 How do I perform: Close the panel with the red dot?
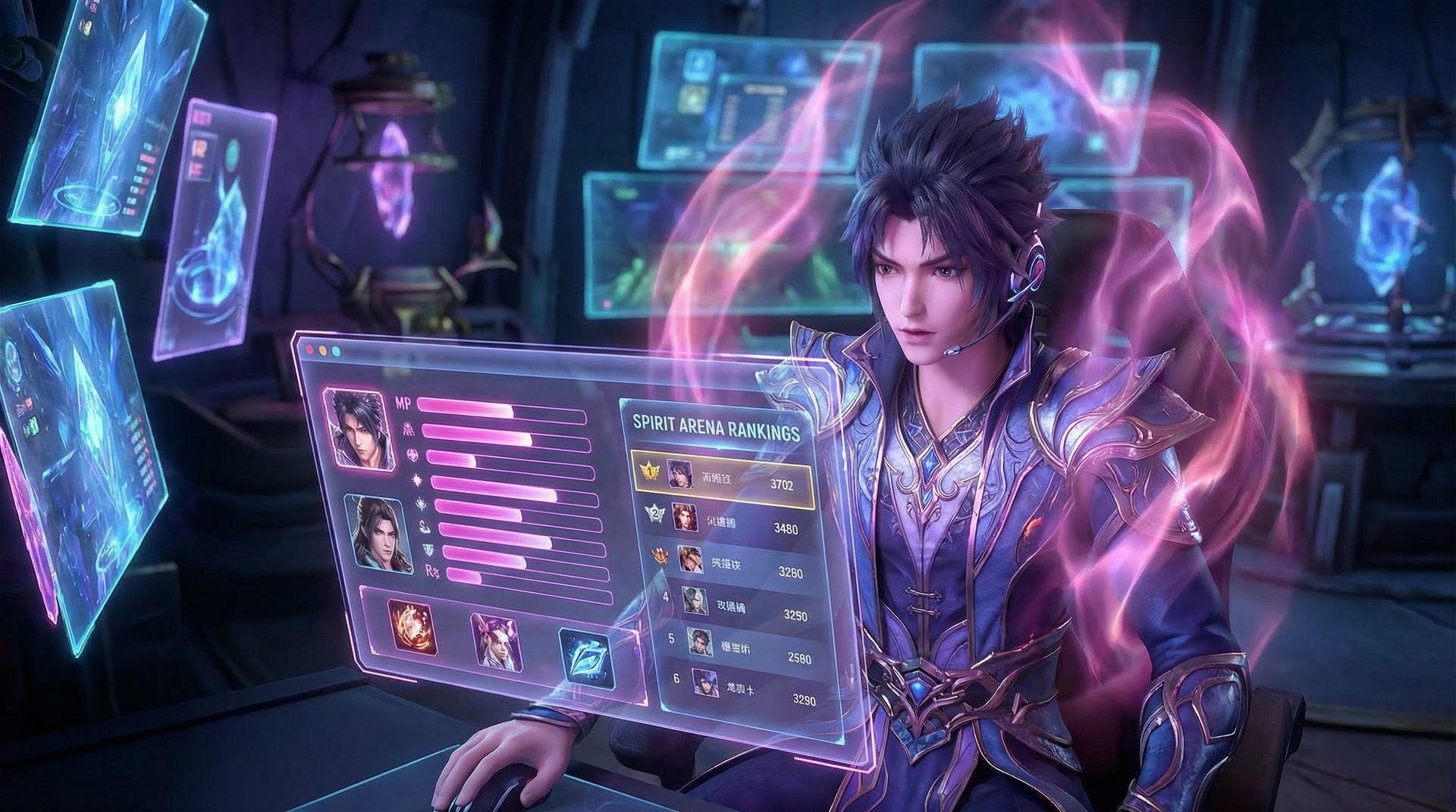310,350
